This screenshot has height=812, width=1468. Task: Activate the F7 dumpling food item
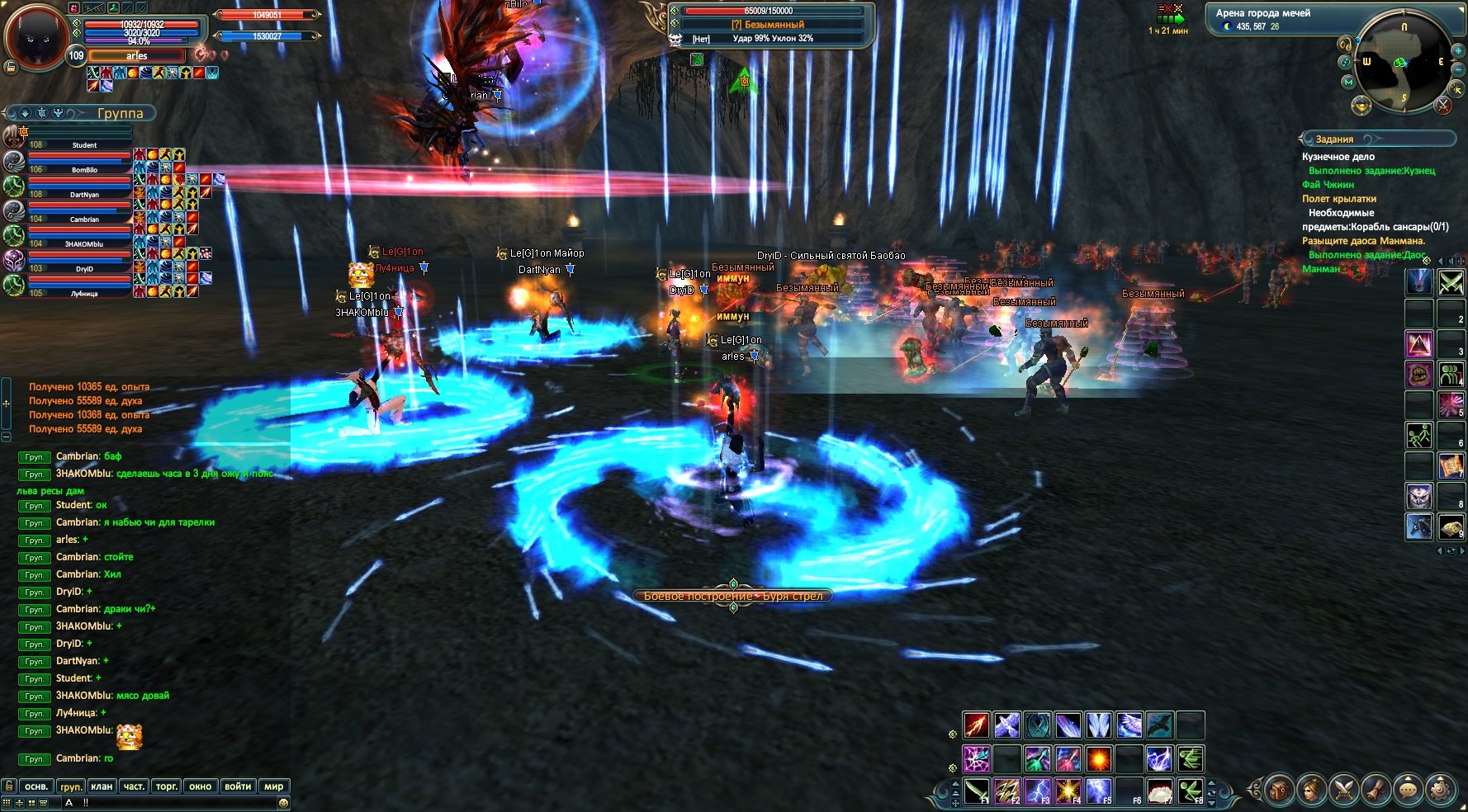point(1160,791)
